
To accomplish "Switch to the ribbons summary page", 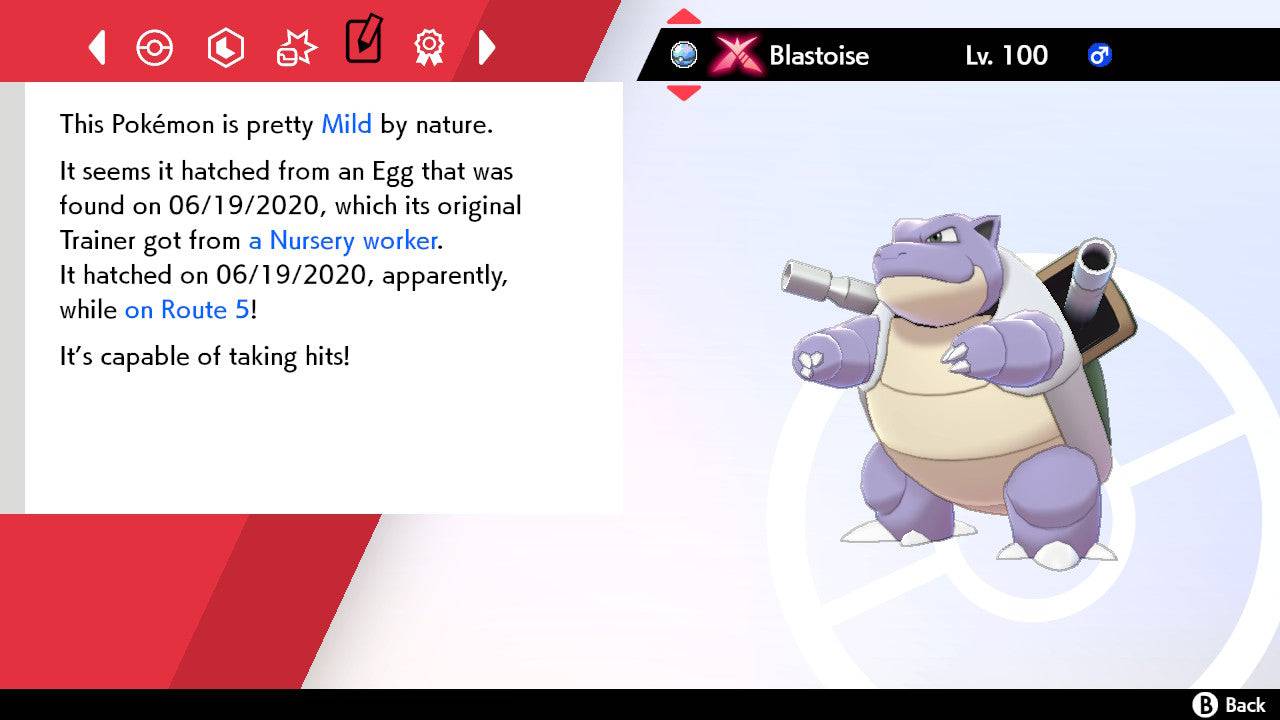I will tap(429, 47).
